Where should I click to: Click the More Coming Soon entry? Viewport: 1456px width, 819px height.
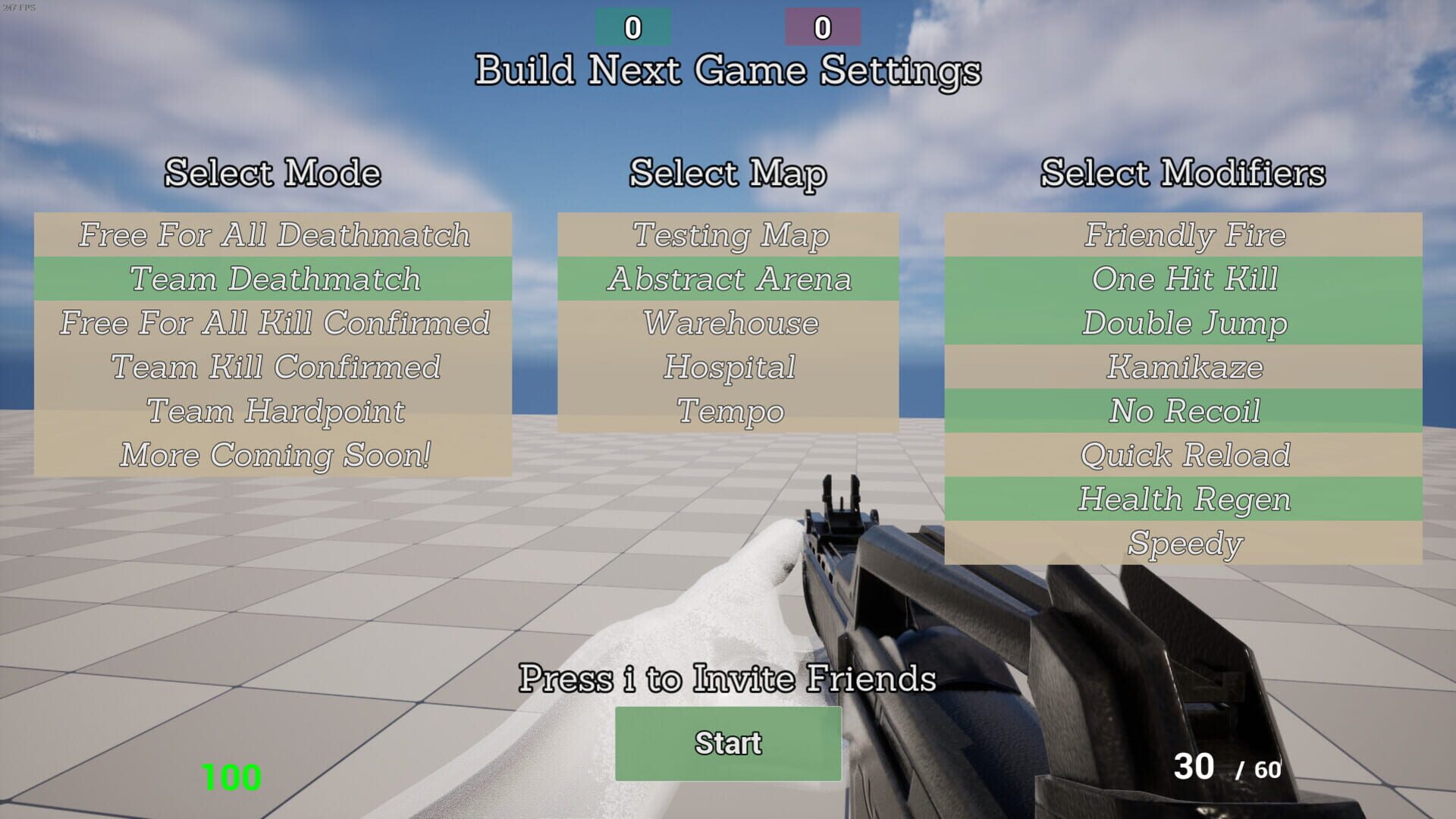[x=275, y=455]
